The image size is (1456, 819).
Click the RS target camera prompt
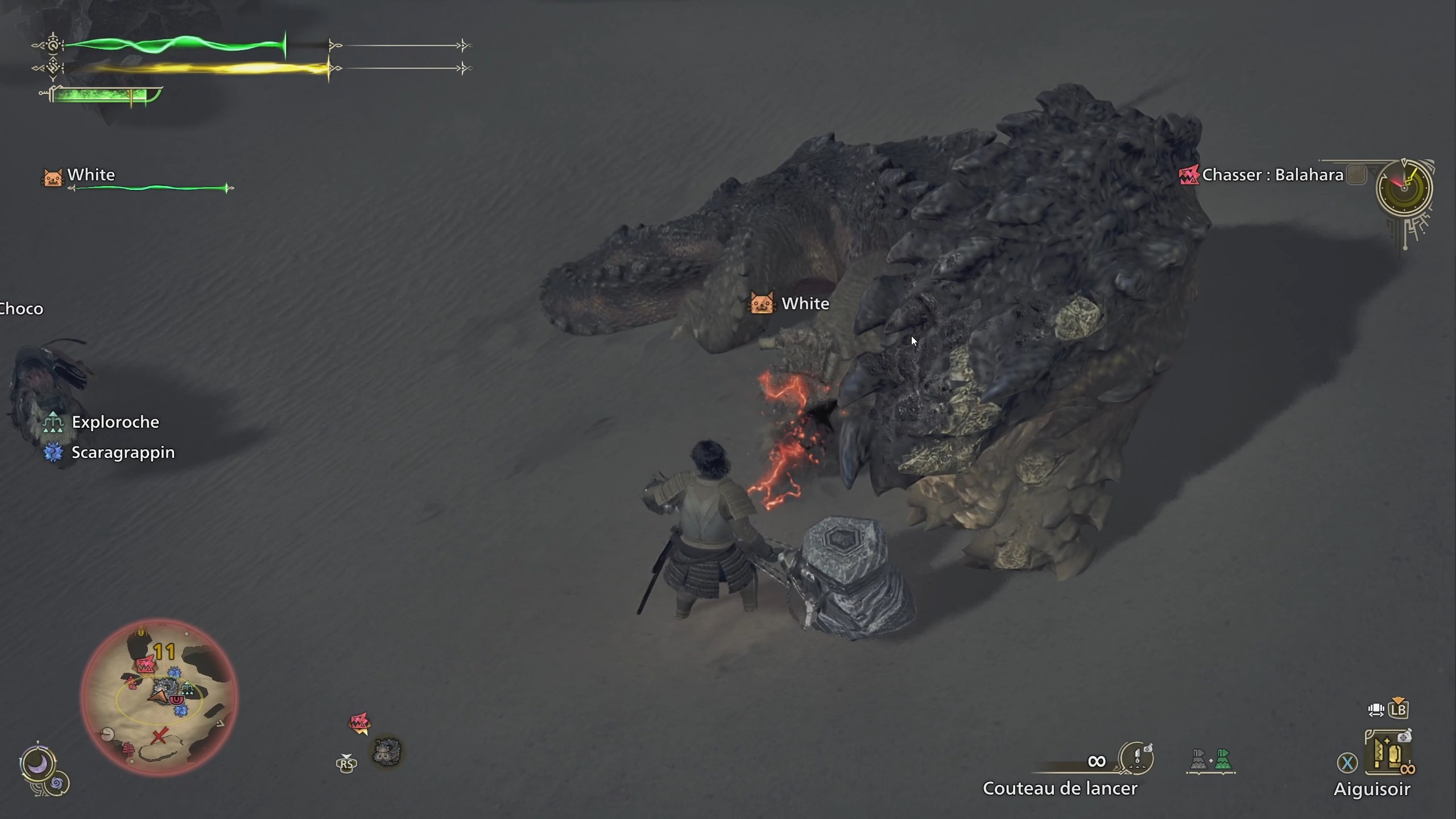point(347,764)
